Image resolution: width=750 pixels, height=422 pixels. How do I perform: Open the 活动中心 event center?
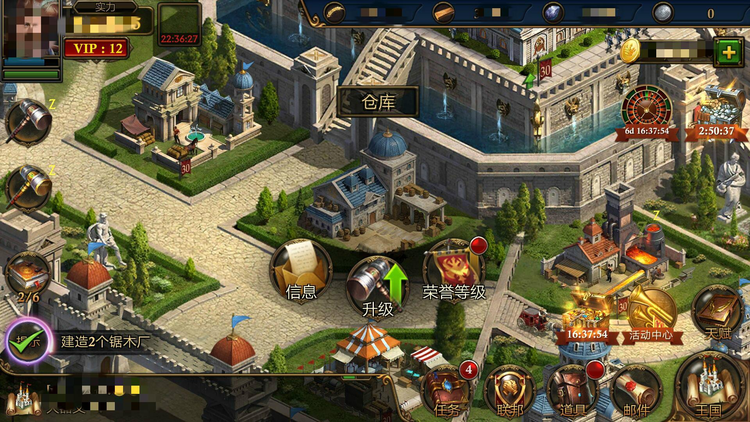tap(651, 312)
